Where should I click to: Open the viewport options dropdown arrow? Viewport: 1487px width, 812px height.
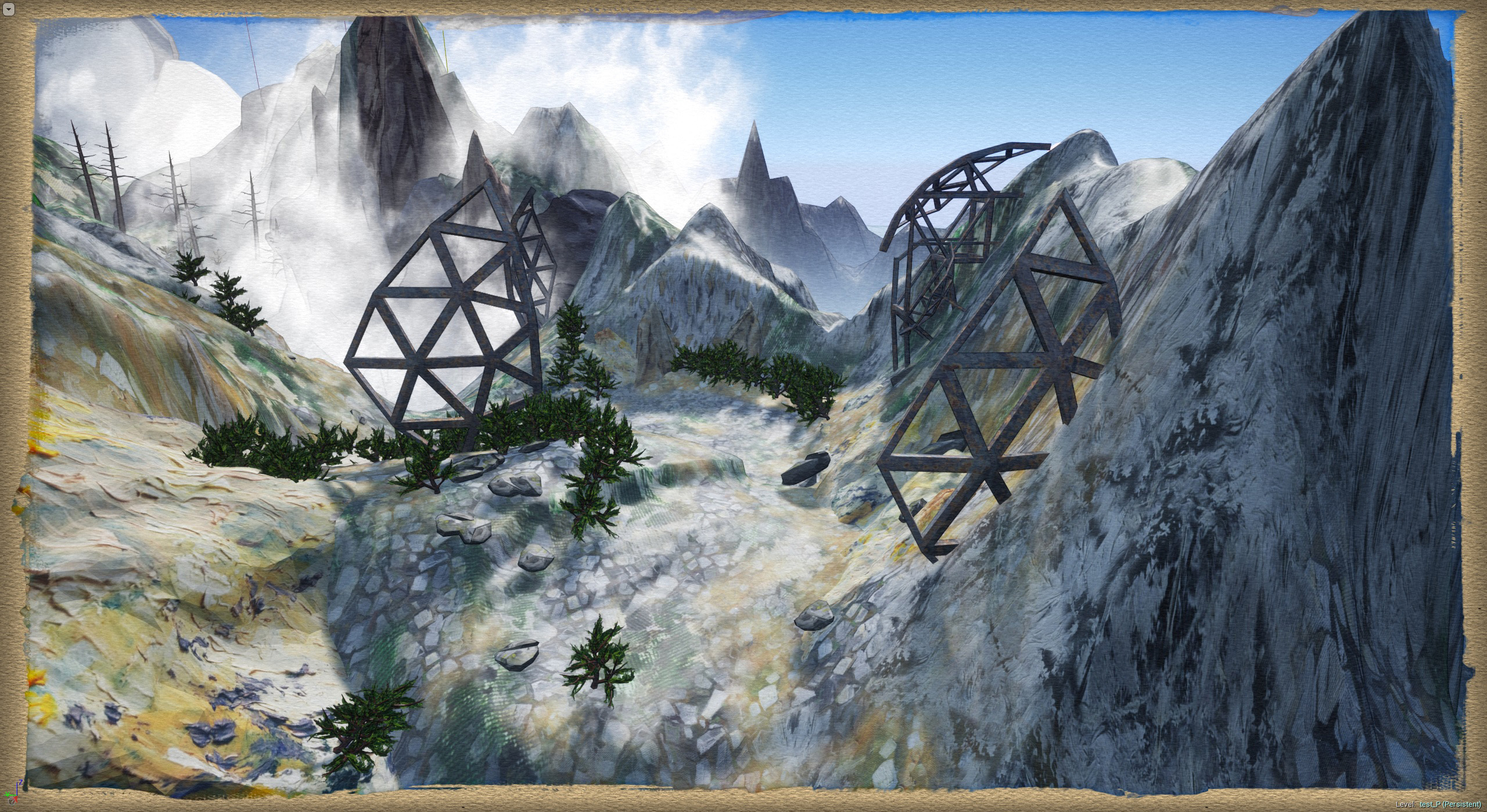(9, 9)
